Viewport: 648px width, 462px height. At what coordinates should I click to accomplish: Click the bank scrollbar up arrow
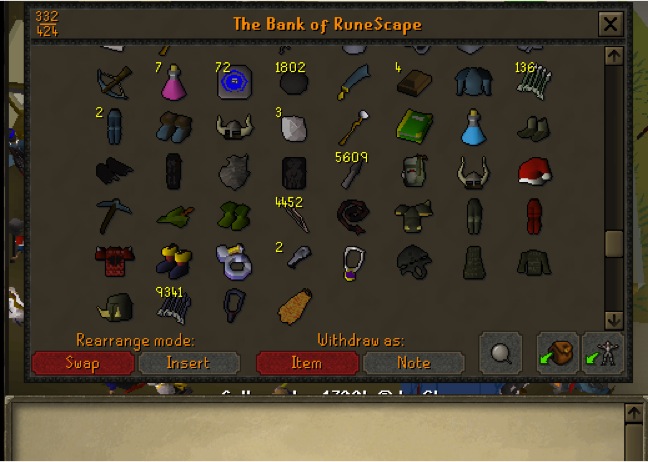tap(614, 55)
